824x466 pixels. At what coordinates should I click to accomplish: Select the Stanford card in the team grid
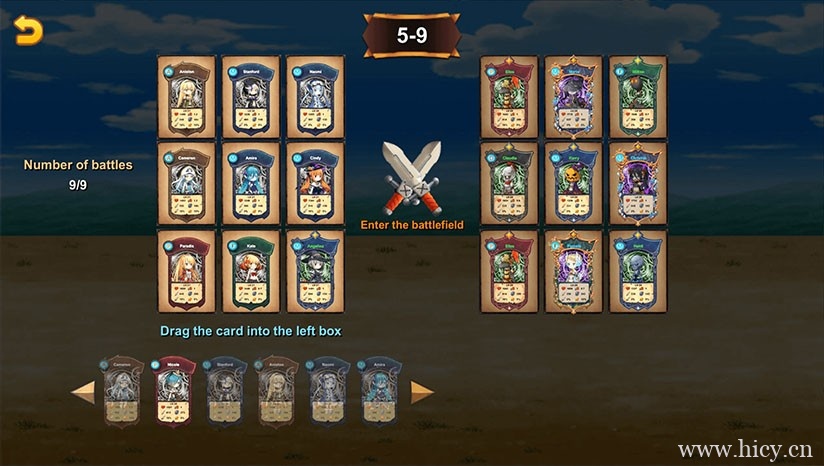tap(250, 97)
